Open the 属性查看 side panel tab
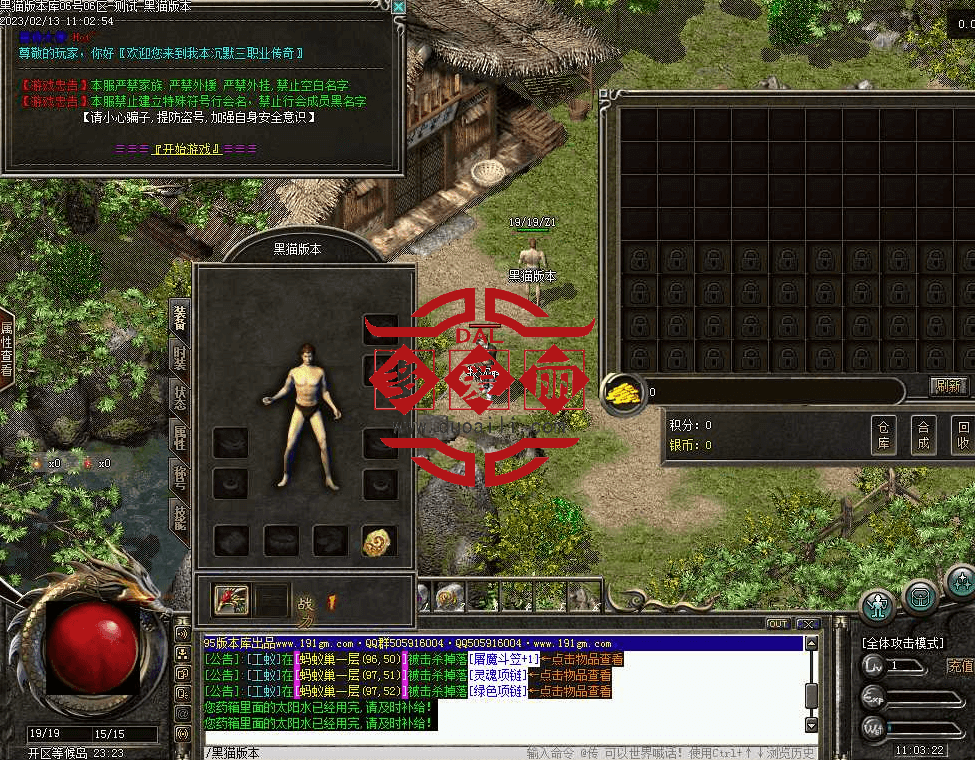Screen dimensions: 975x760 7,348
